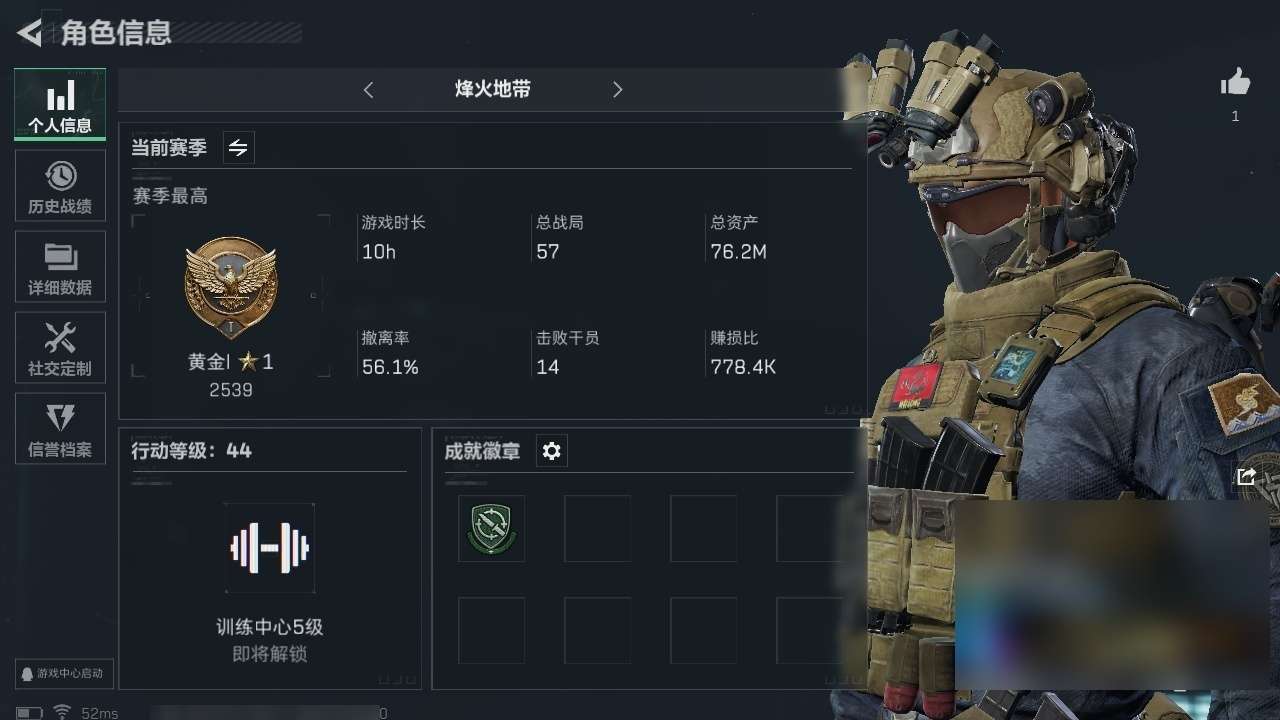The image size is (1280, 720).
Task: Open the 个人信息 tab
Action: coord(60,104)
